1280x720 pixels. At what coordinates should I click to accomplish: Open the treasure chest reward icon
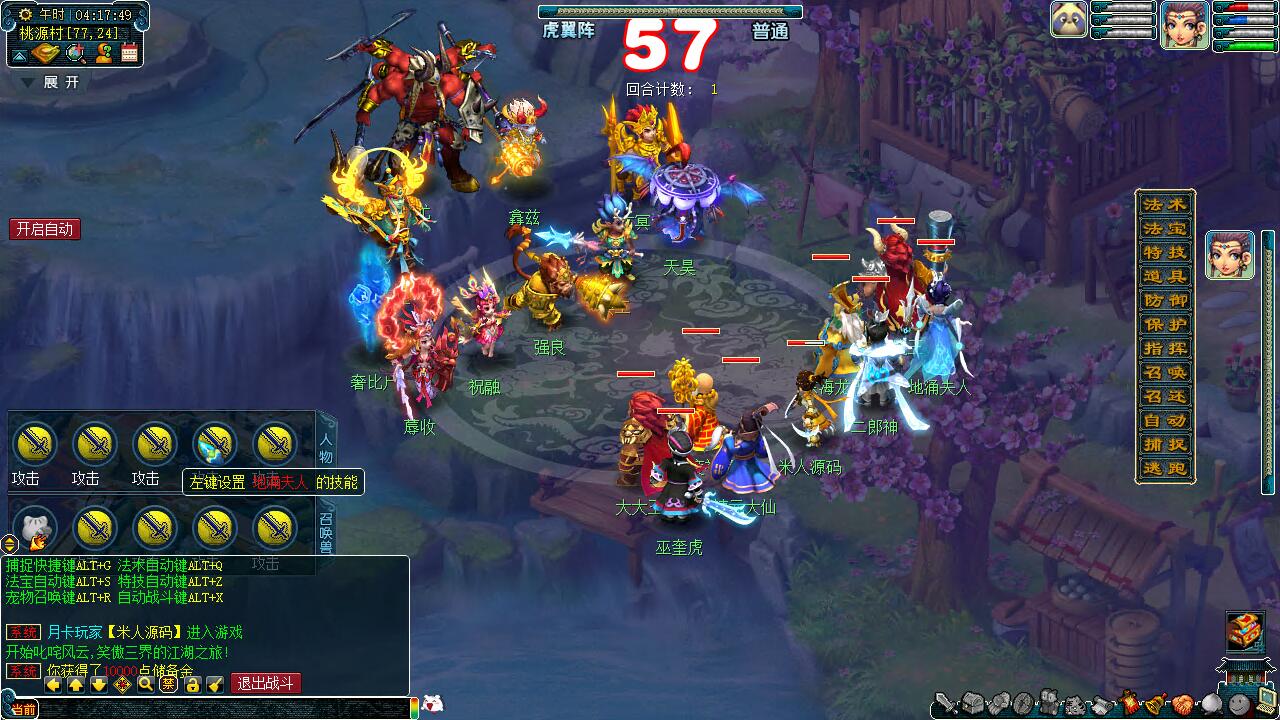coord(1245,631)
